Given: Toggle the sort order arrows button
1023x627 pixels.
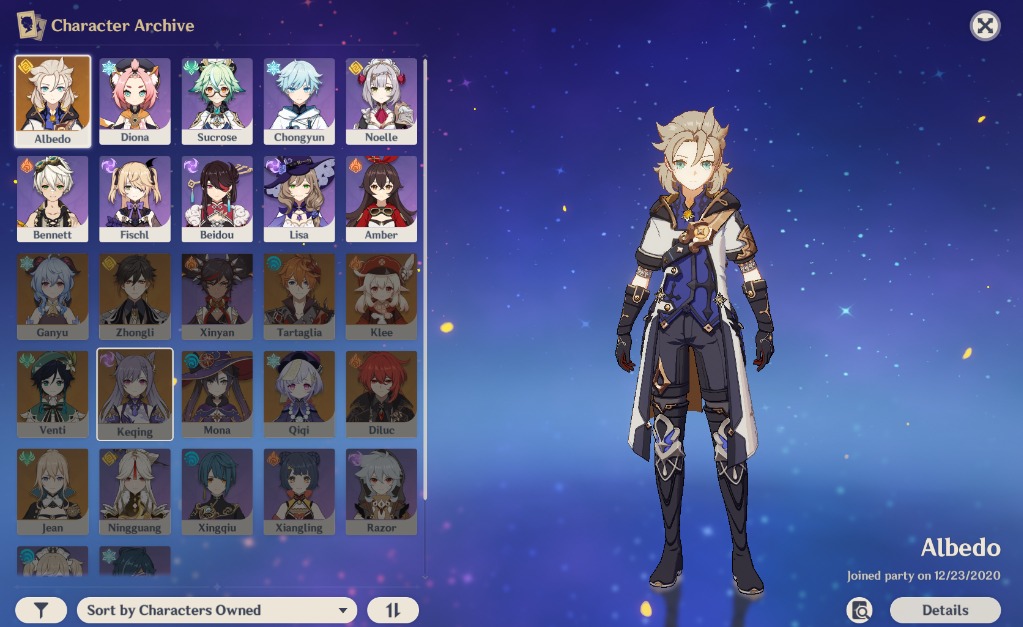Looking at the screenshot, I should pos(392,610).
